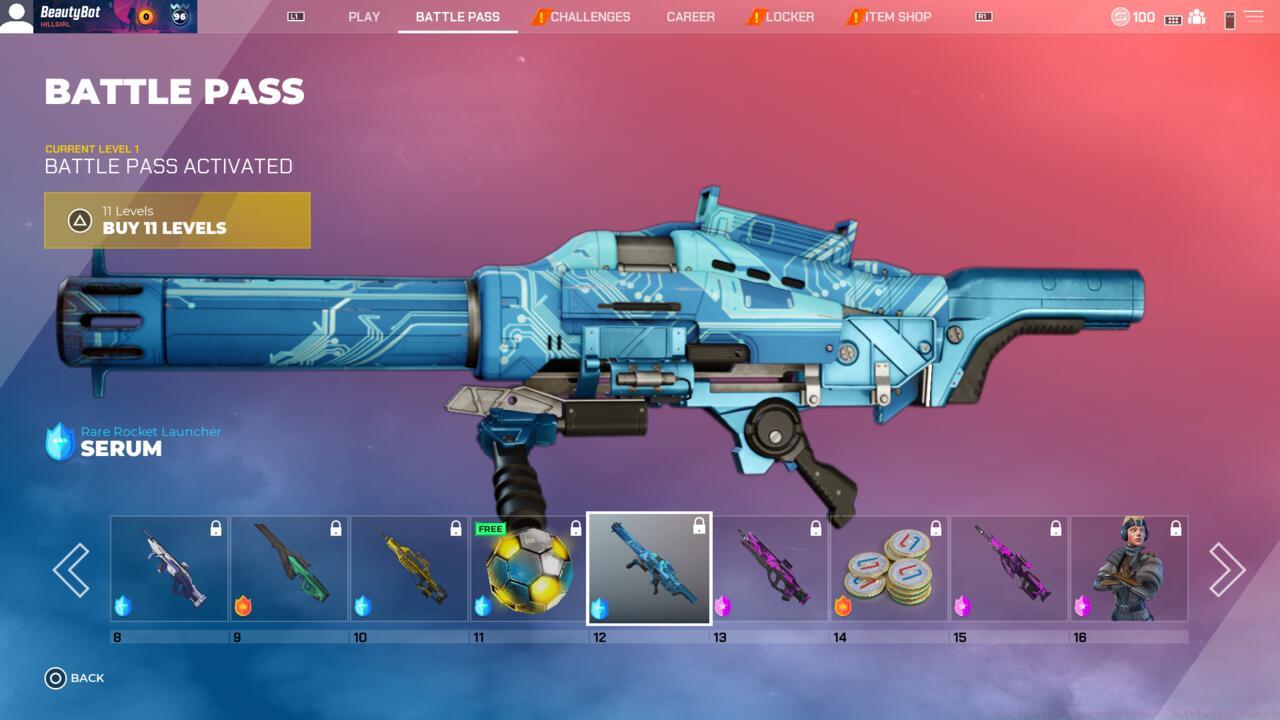Viewport: 1280px width, 720px height.
Task: Show next battle pass rewards with right arrow
Action: tap(1227, 570)
